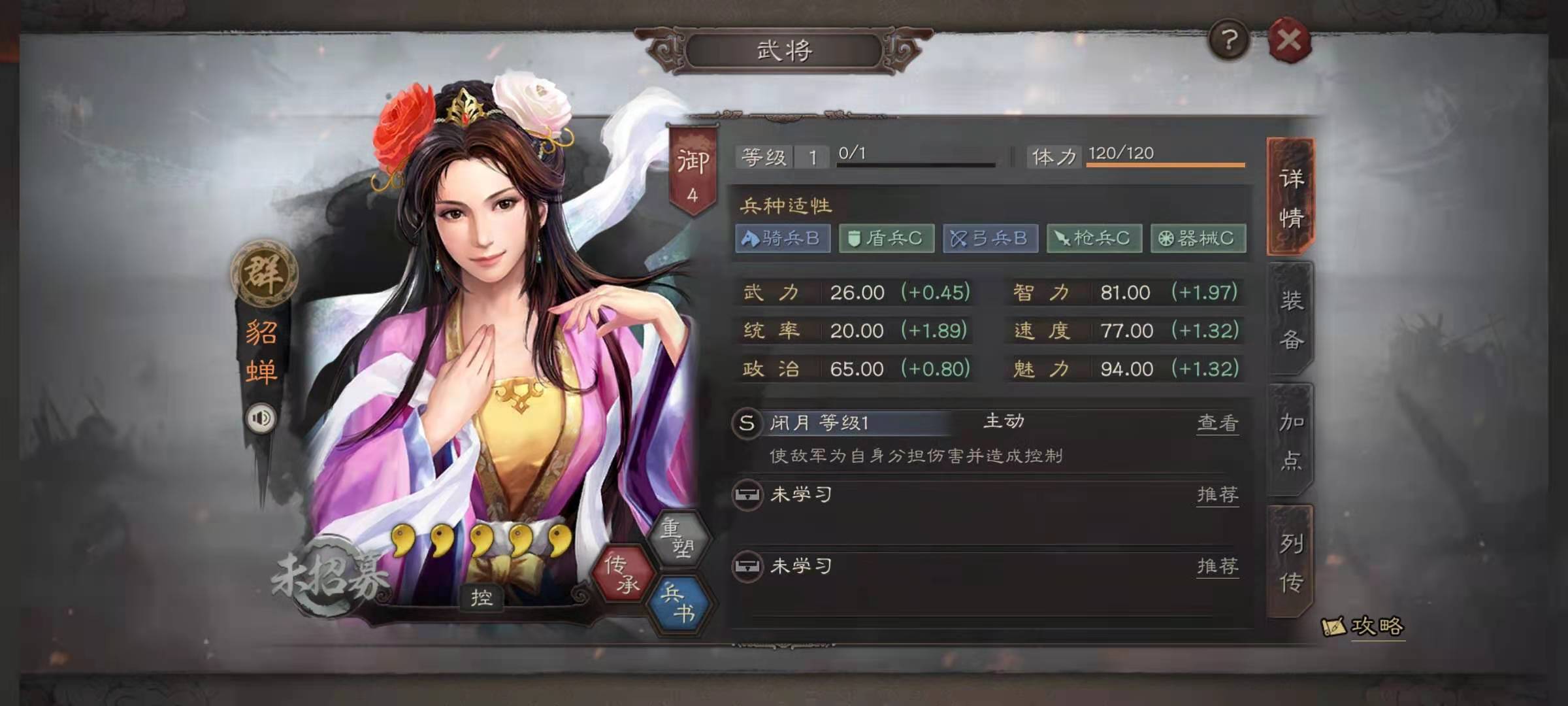Open the 骑兵B cavalry aptitude icon
1568x706 pixels.
pos(782,239)
